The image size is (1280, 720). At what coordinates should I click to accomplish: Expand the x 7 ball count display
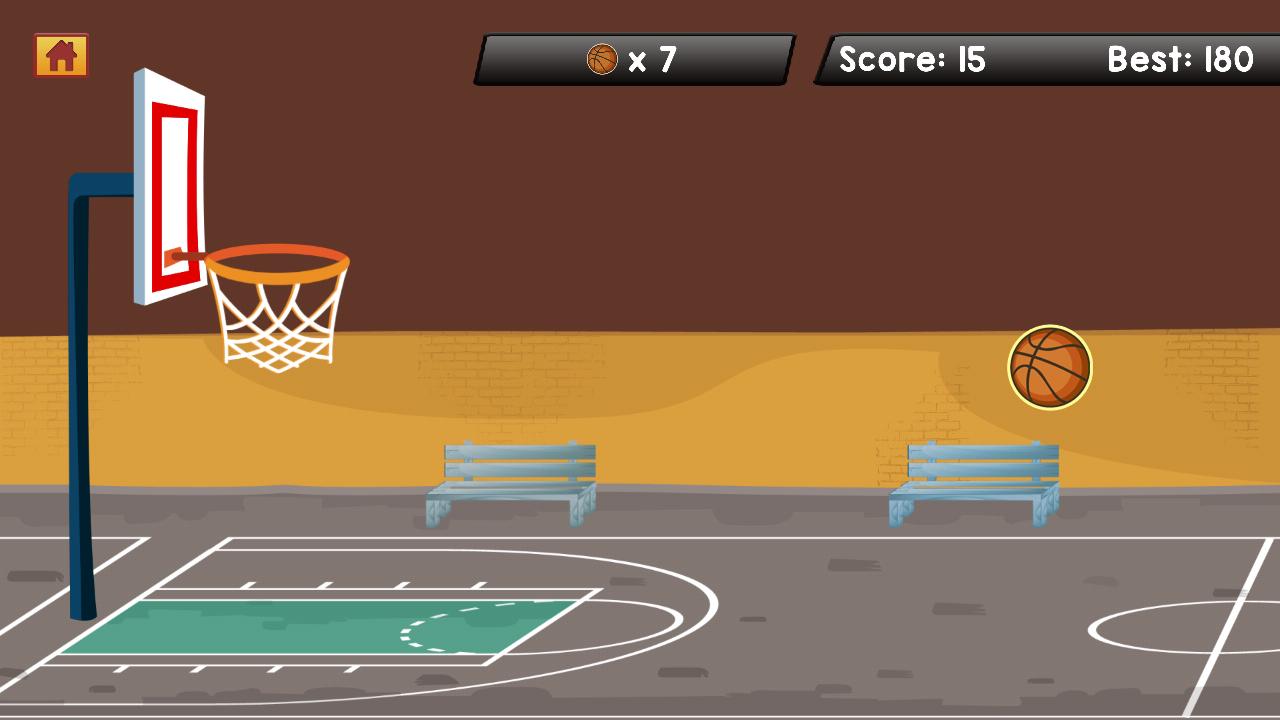pyautogui.click(x=650, y=58)
